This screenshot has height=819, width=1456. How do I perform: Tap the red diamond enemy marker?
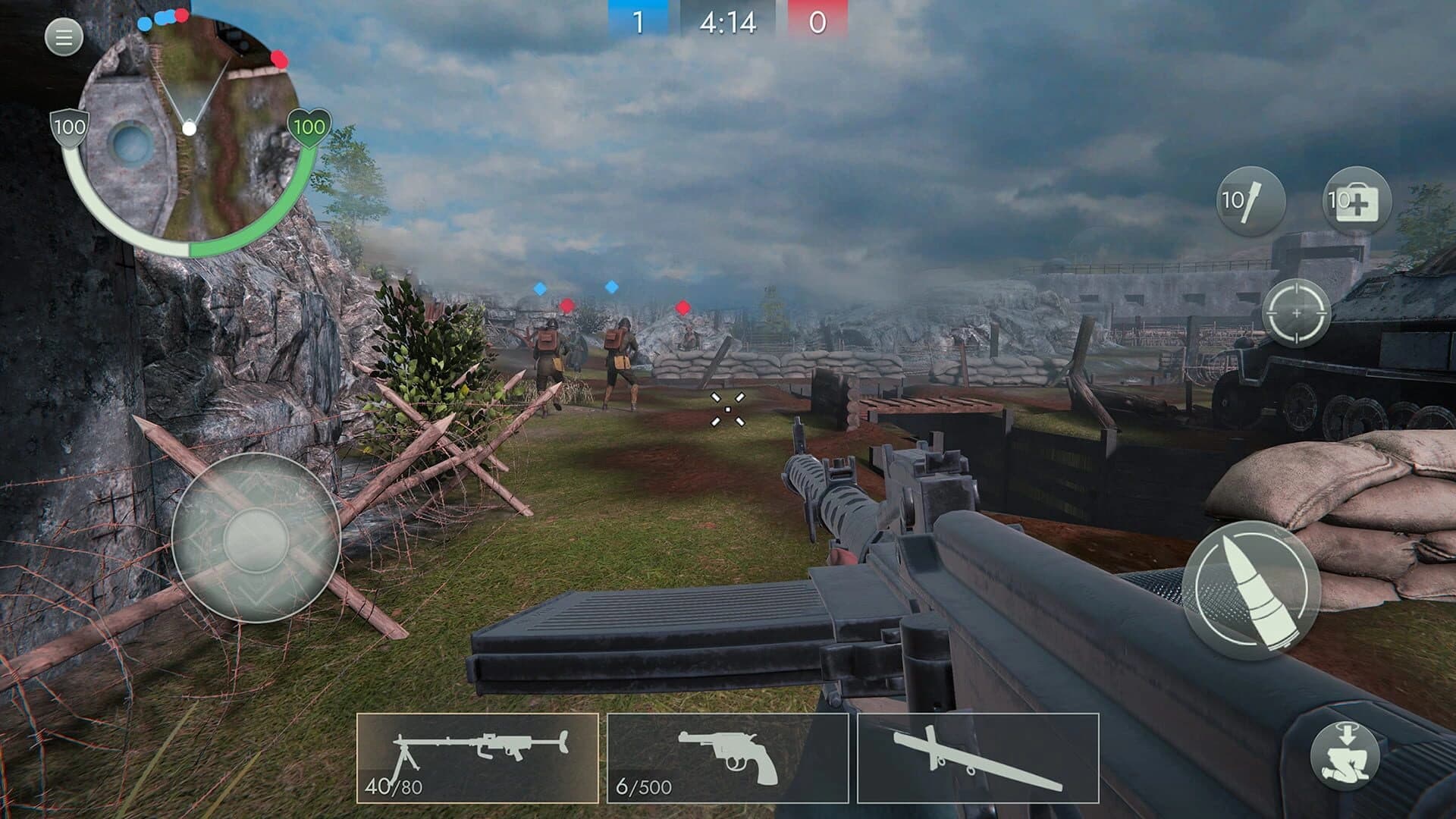(x=566, y=306)
